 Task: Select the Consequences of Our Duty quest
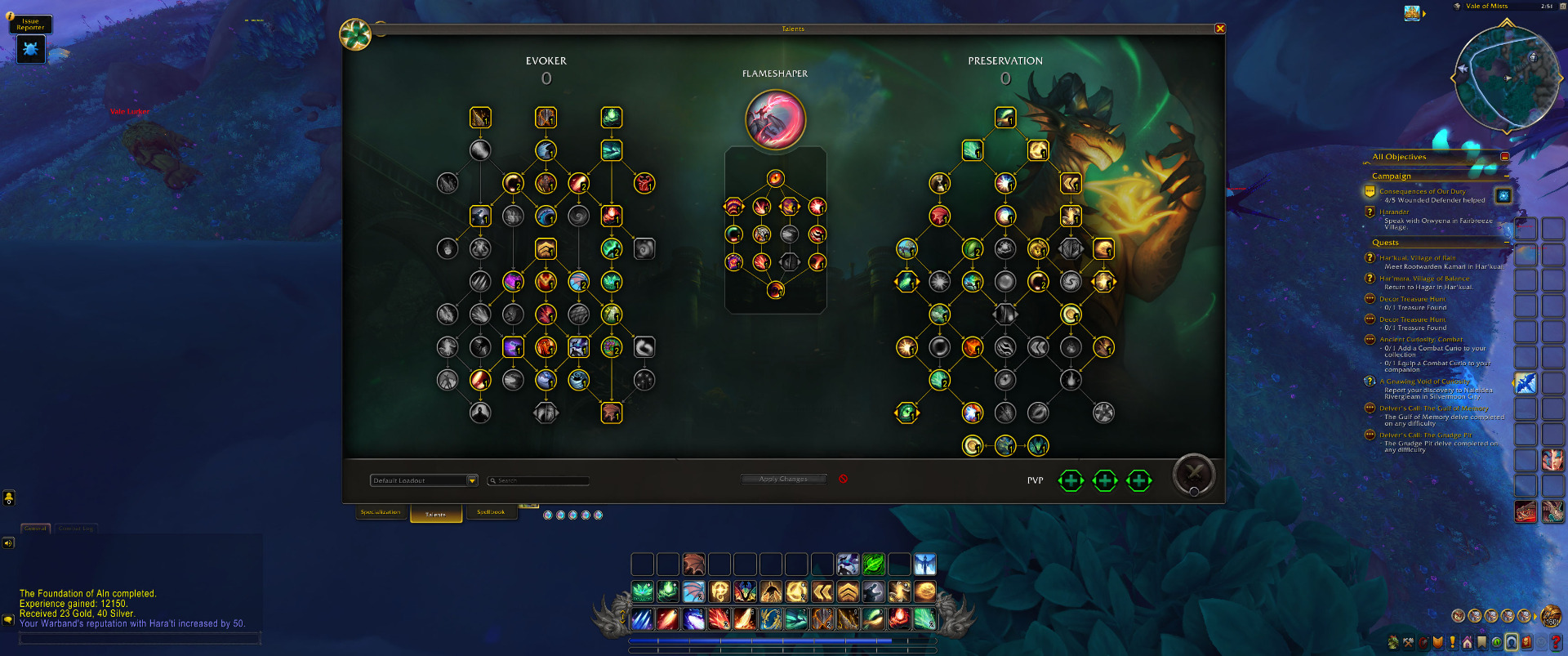click(x=1422, y=191)
